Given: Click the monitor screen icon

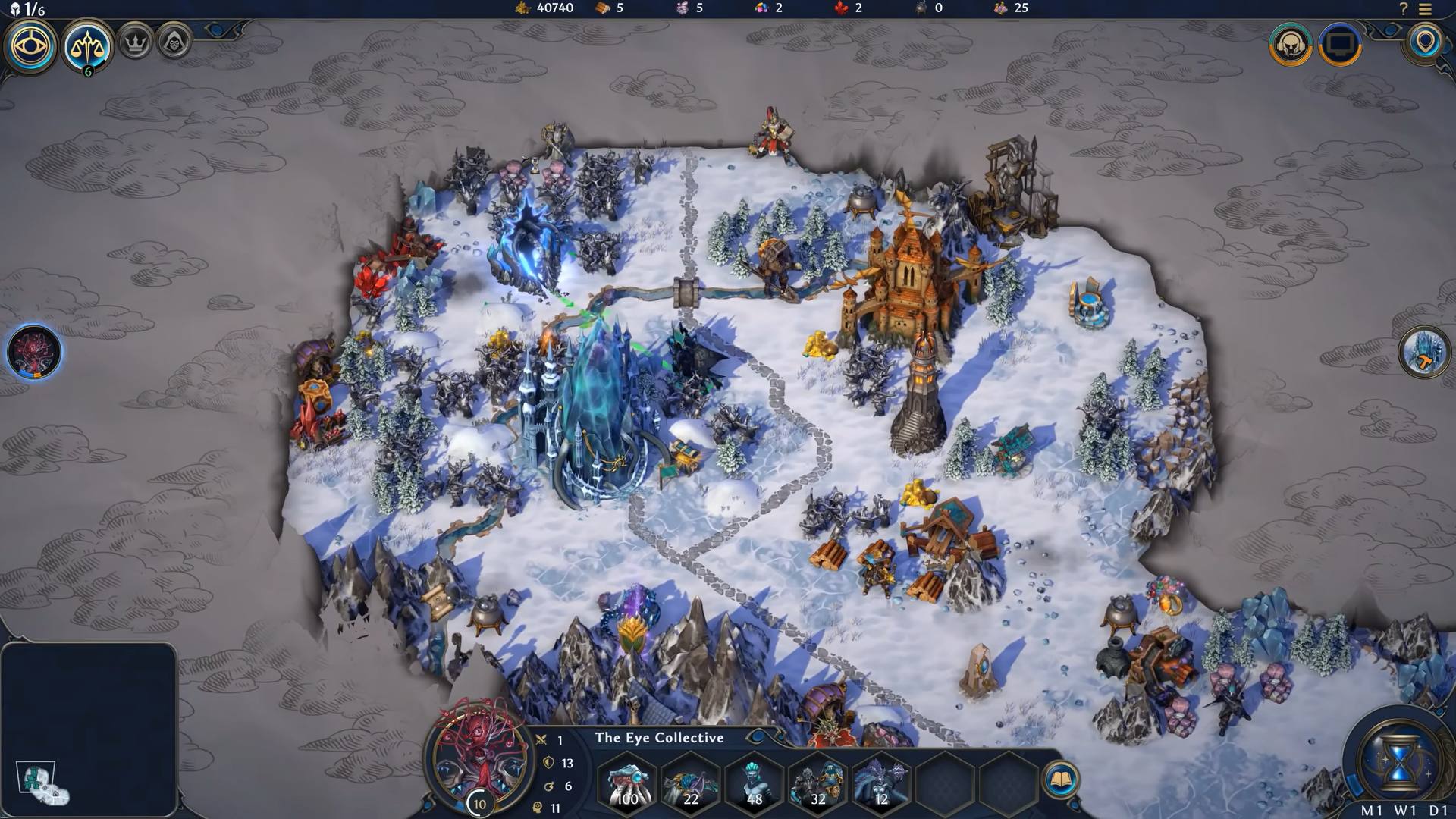Looking at the screenshot, I should (x=1340, y=45).
